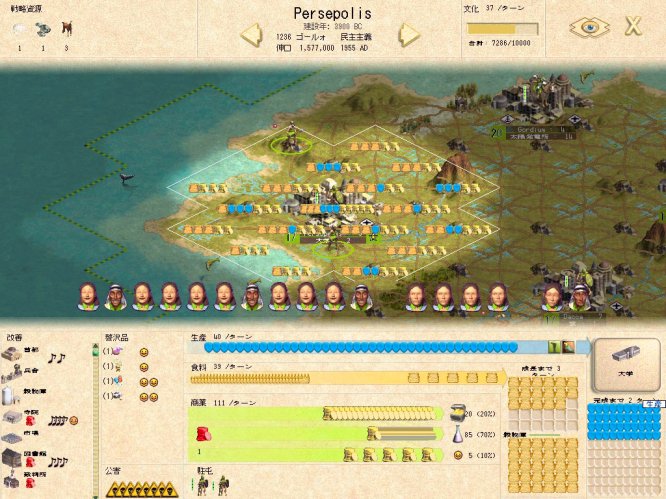Go to the next city with right arrow

(x=408, y=36)
